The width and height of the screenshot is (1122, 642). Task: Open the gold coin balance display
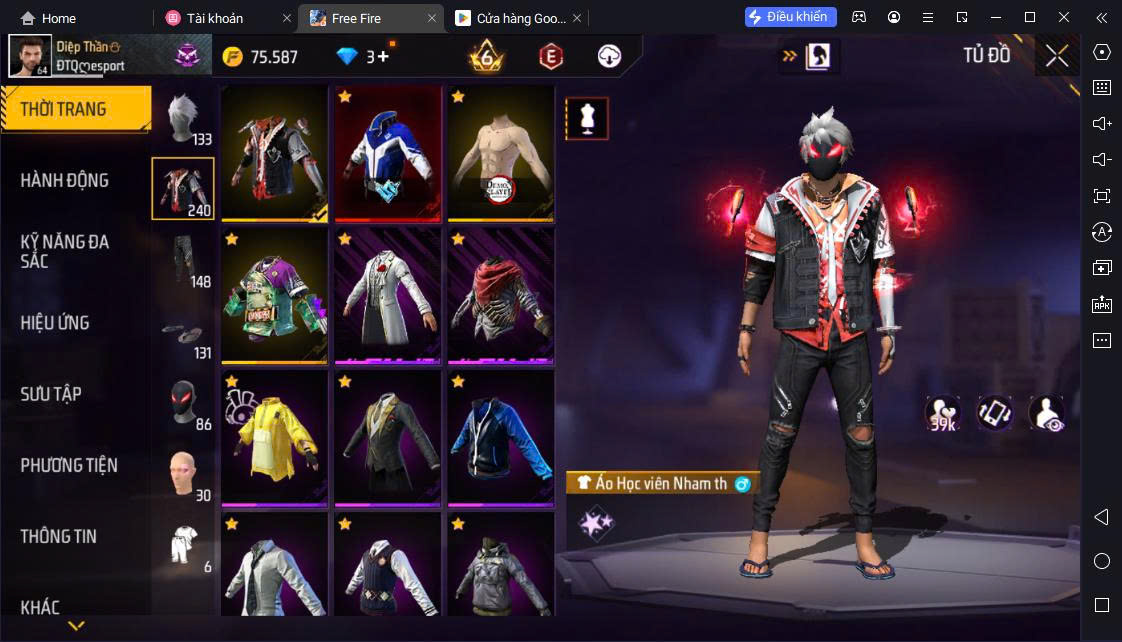pos(260,57)
